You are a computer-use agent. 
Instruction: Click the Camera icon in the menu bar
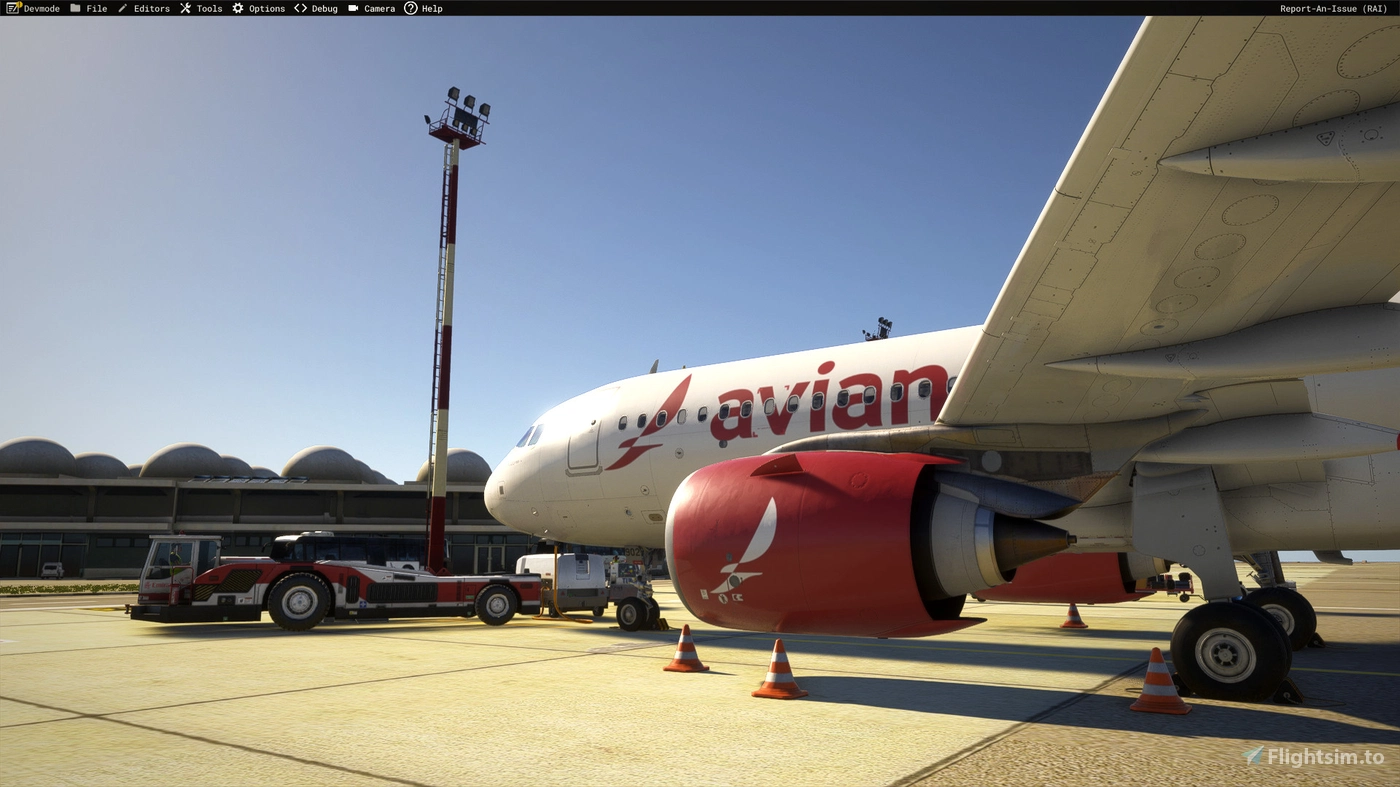pos(353,8)
